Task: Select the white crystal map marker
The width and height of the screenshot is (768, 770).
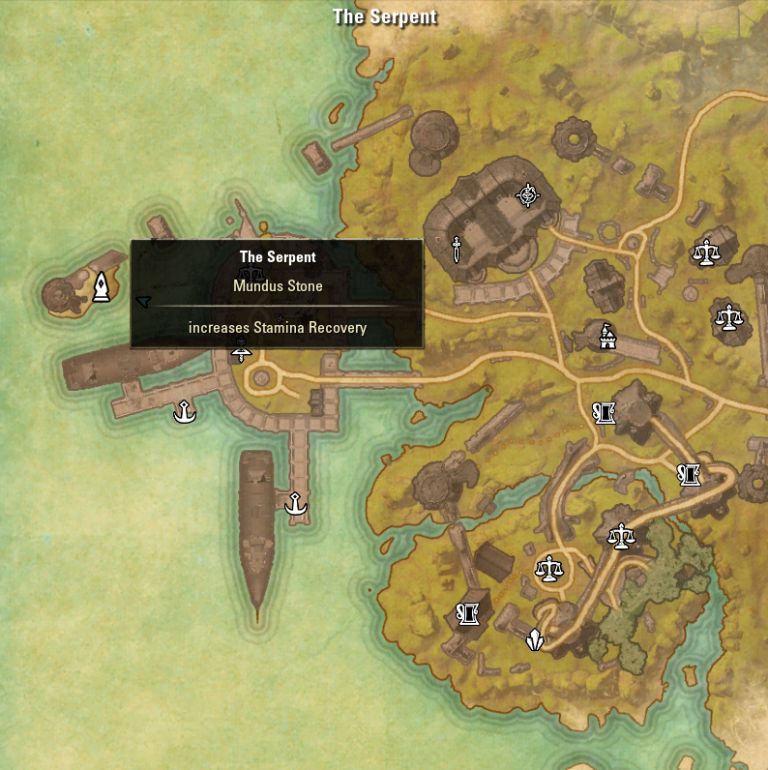Action: click(536, 640)
